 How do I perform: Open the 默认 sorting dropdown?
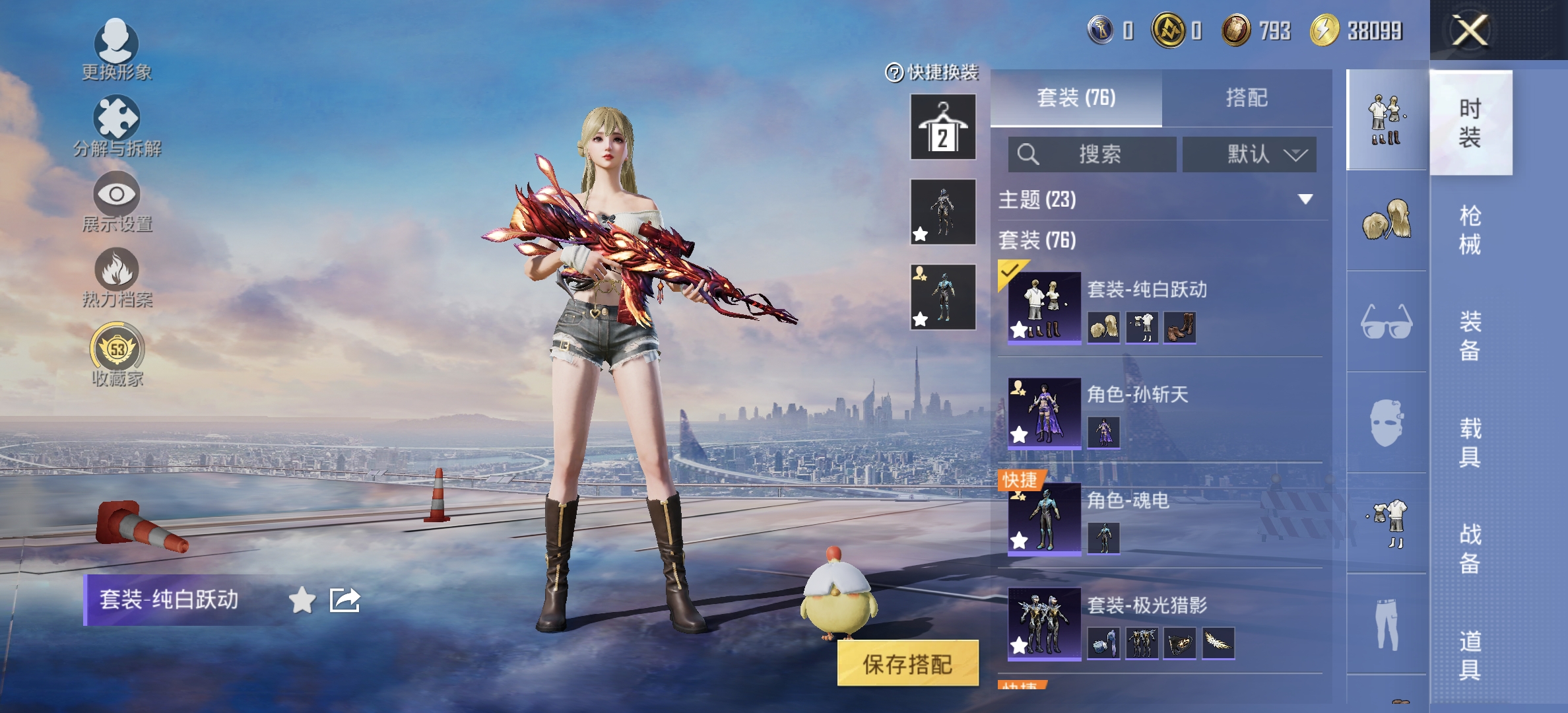pos(1249,154)
